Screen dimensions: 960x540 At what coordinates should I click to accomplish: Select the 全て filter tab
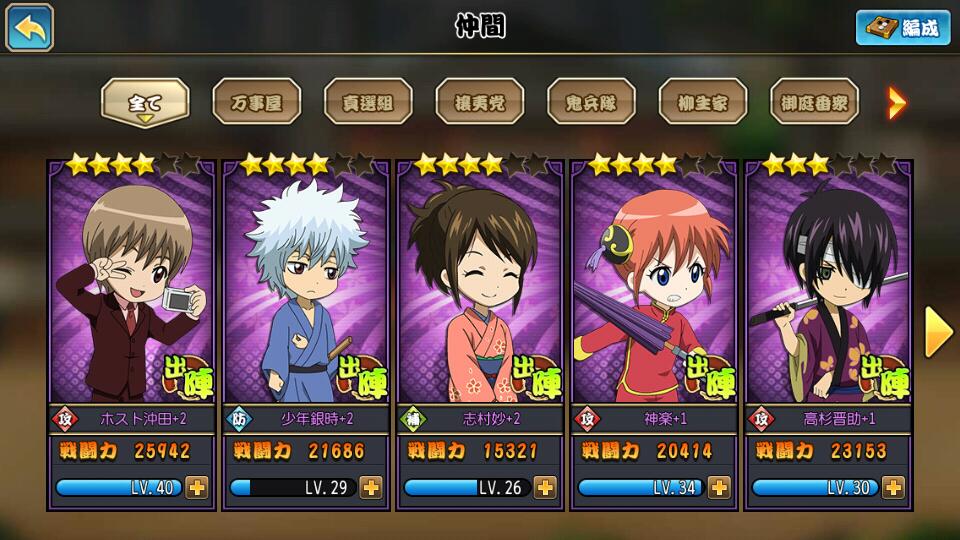(145, 102)
